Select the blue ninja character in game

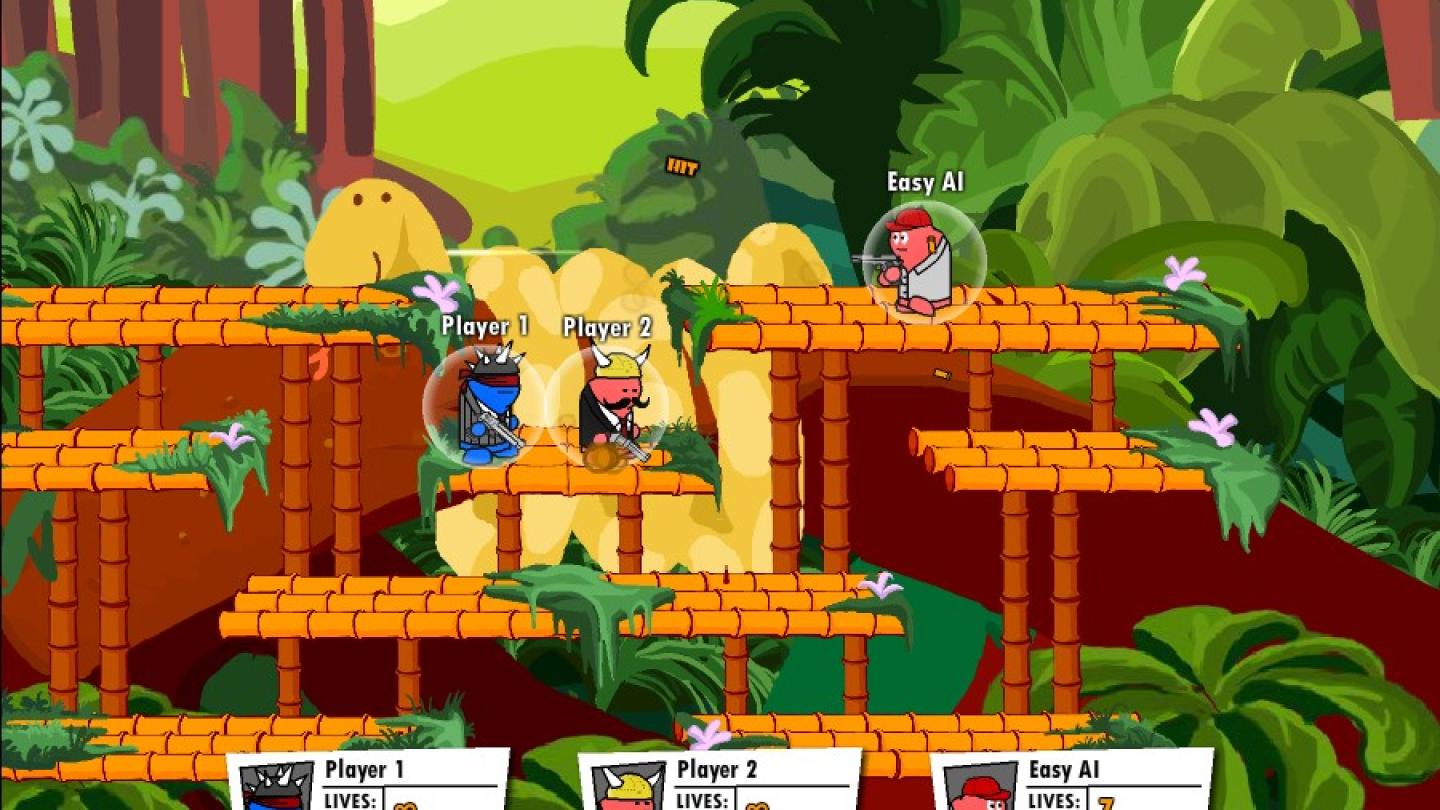485,410
